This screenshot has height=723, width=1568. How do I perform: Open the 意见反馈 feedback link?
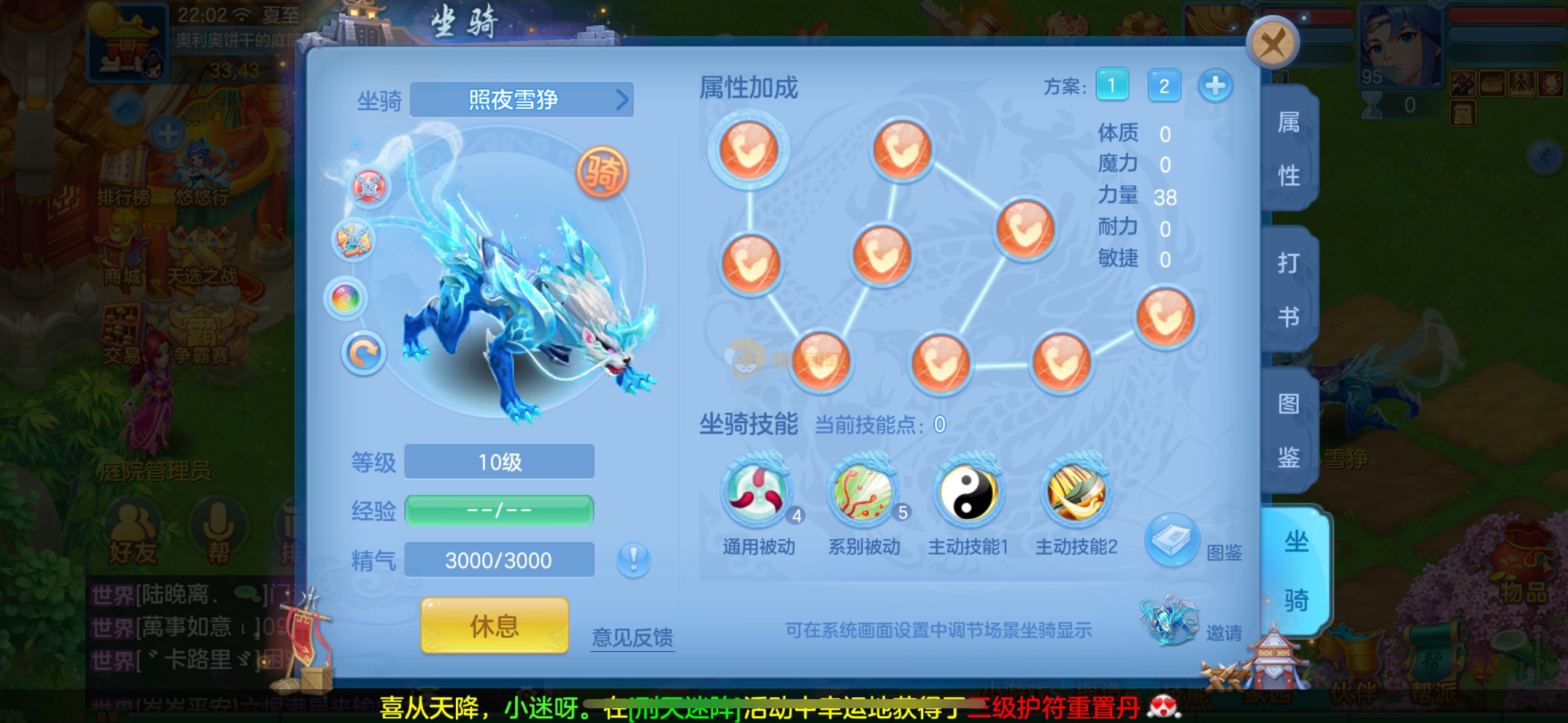point(632,637)
